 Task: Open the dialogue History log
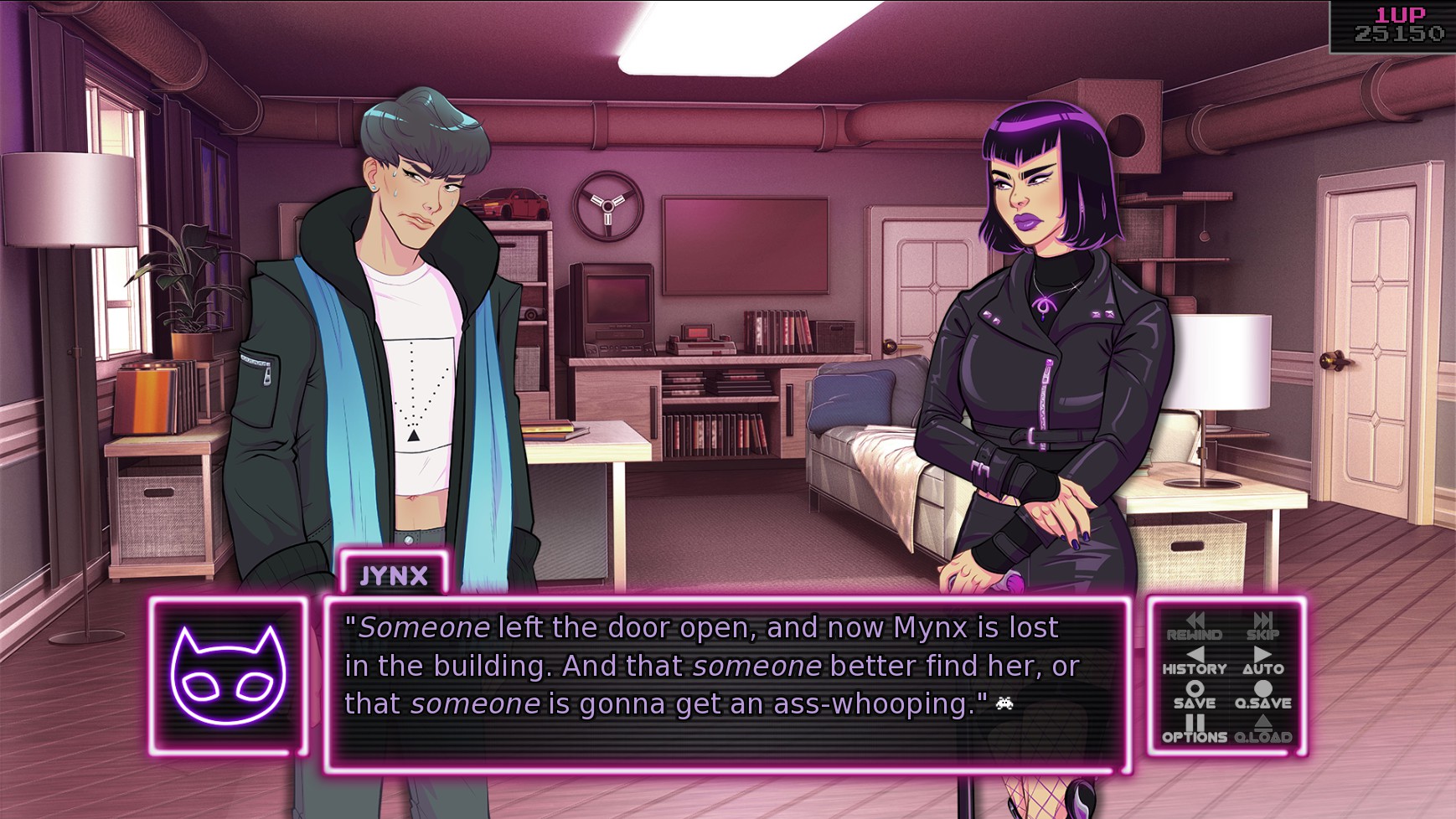click(1195, 661)
